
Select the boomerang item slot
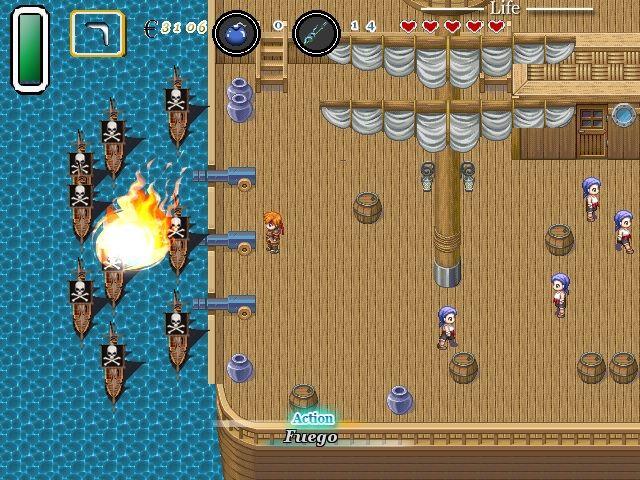[97, 33]
